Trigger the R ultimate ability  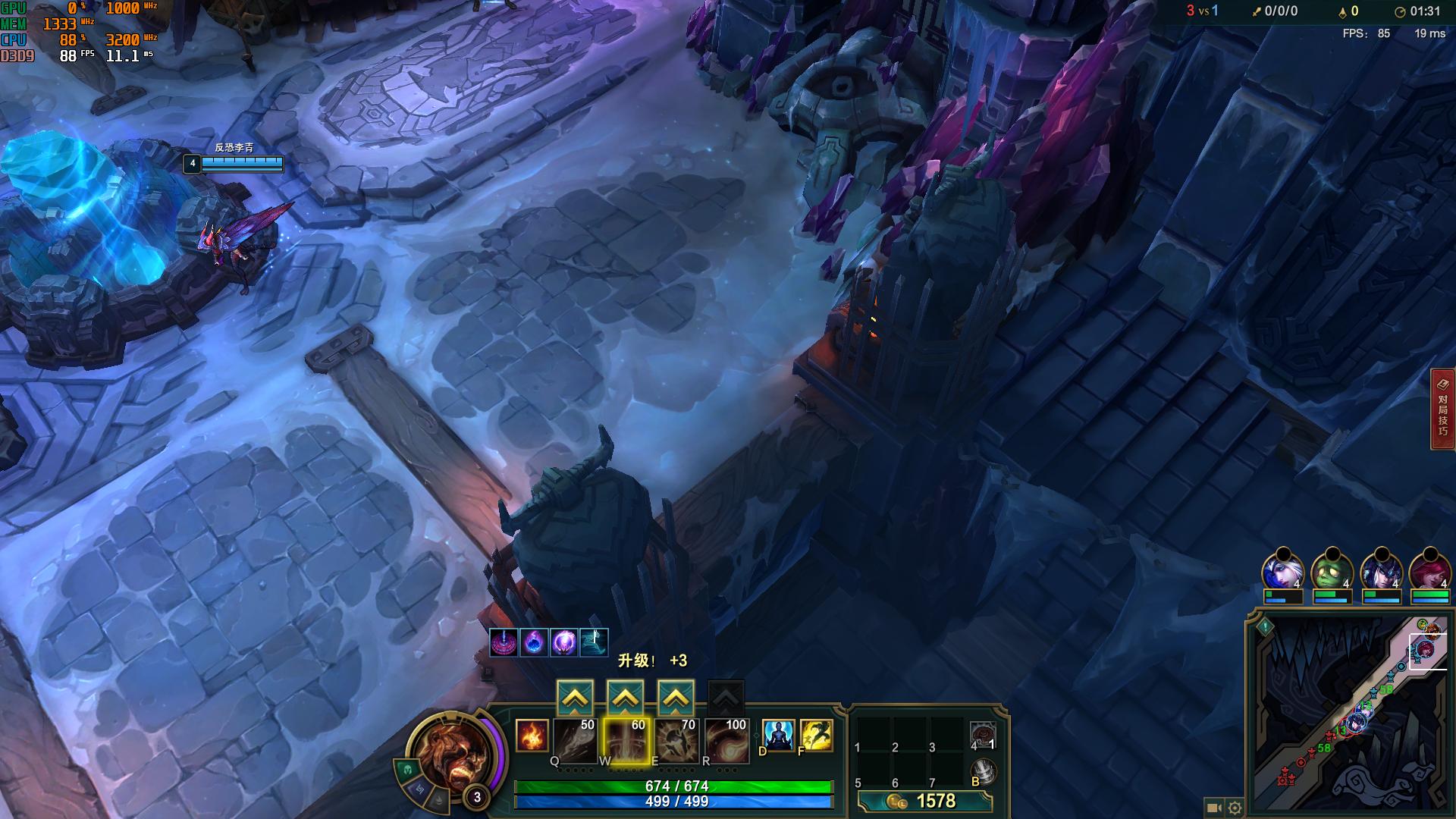(726, 740)
